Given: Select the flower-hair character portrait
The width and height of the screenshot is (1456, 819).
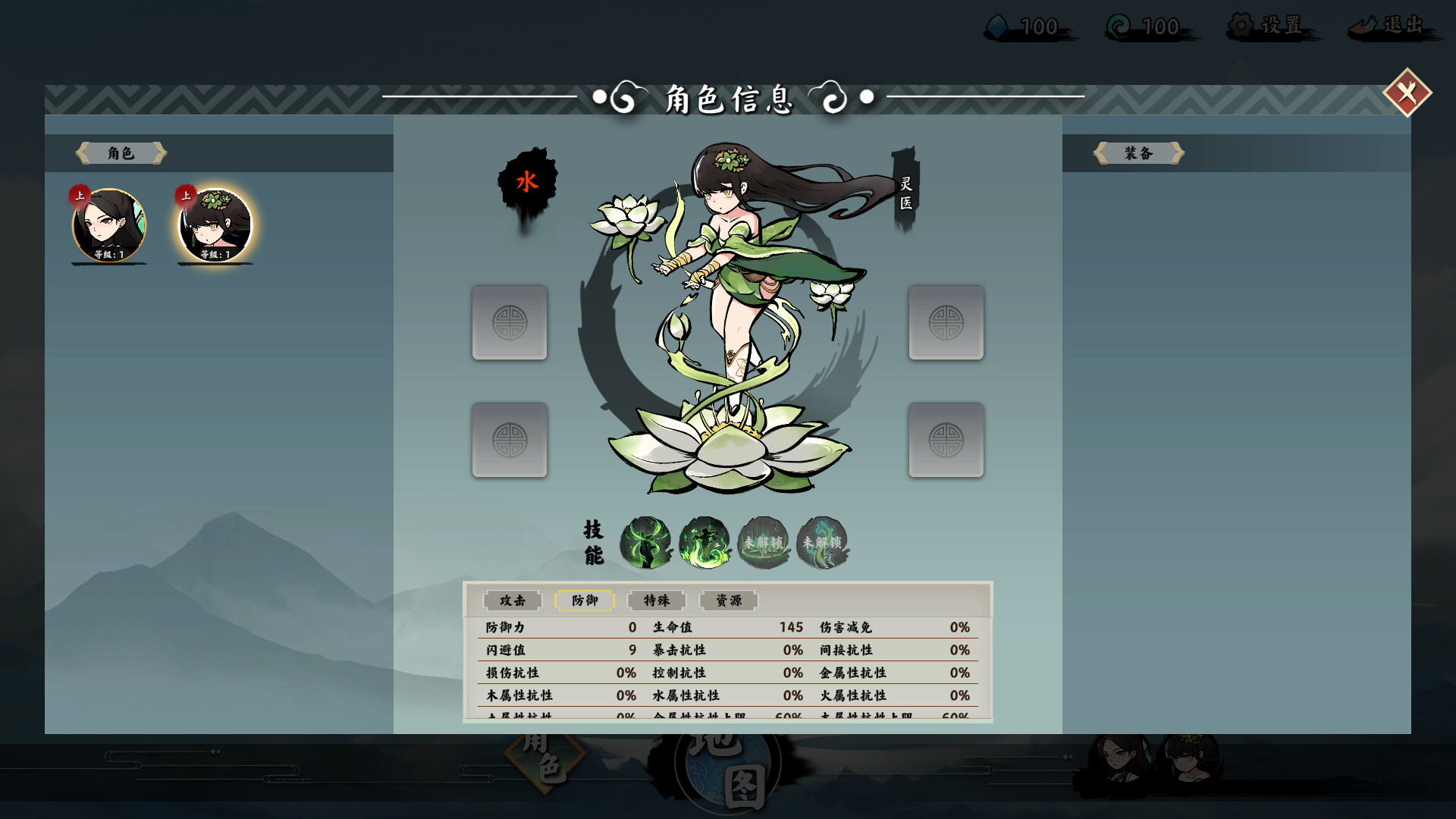Looking at the screenshot, I should (x=215, y=226).
